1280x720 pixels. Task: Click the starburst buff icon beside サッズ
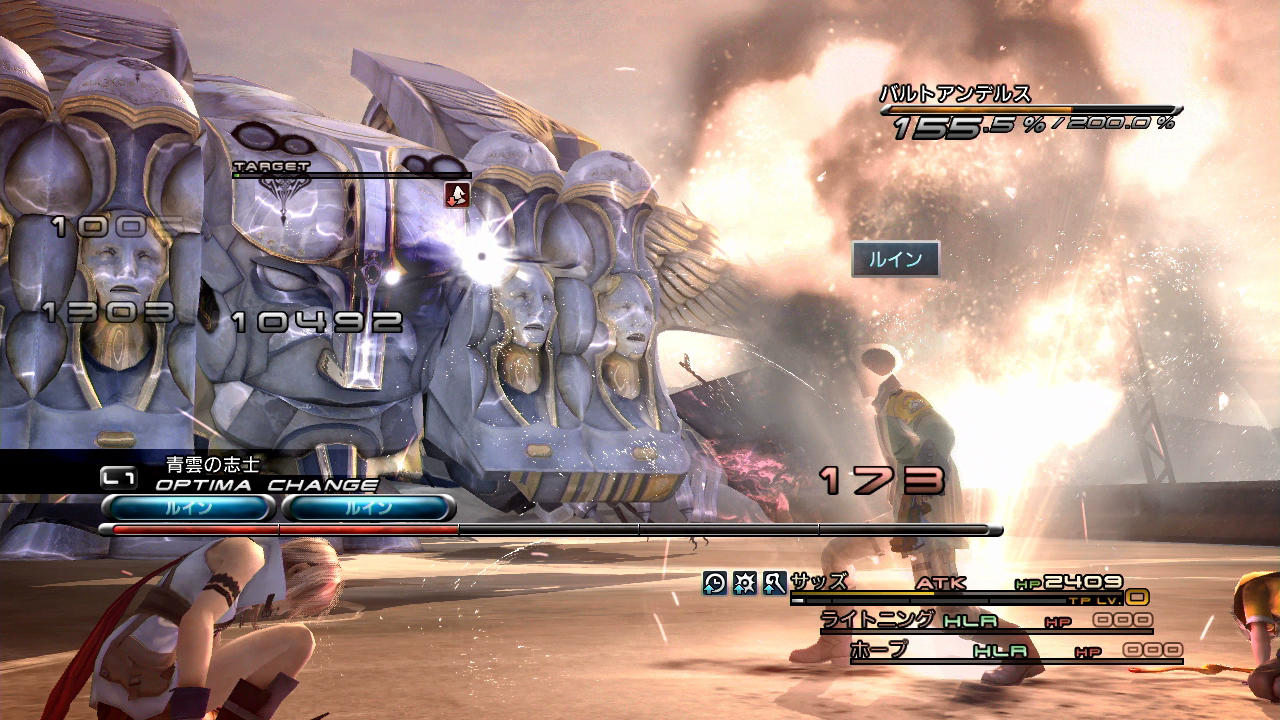(745, 583)
